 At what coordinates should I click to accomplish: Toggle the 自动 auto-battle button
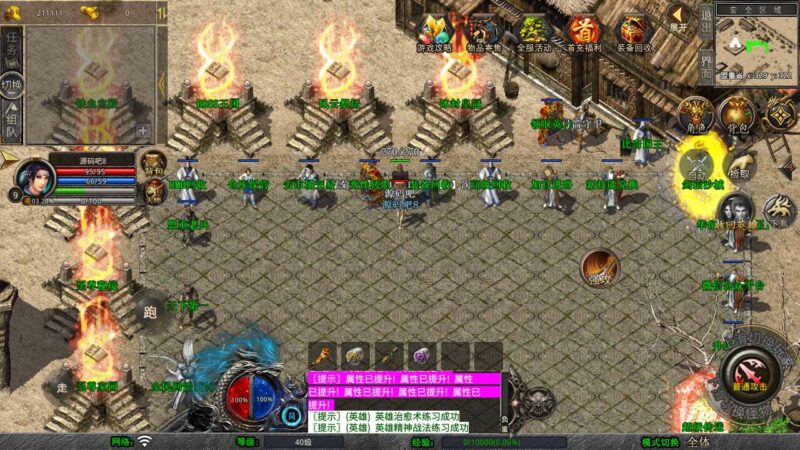tap(697, 167)
